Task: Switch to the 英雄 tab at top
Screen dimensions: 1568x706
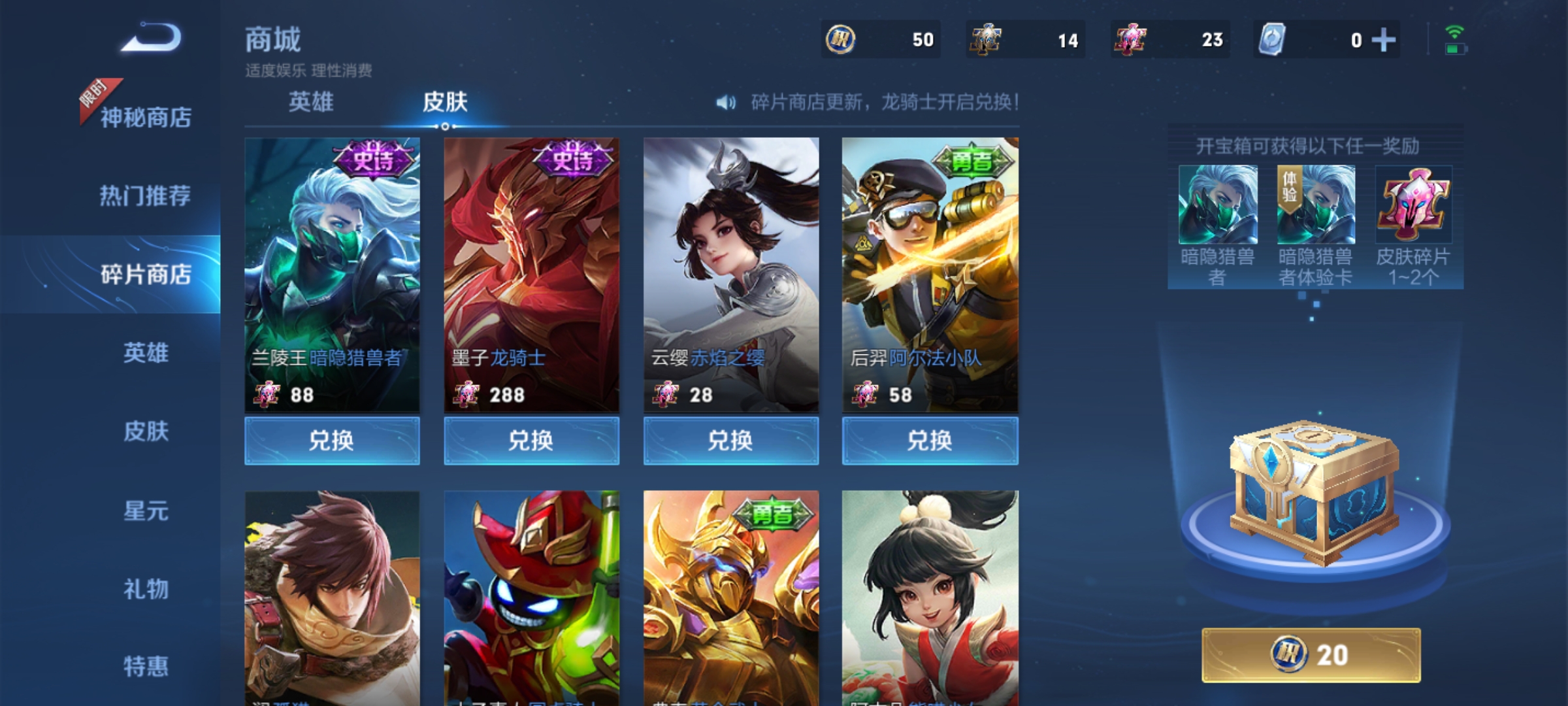Action: tap(311, 102)
